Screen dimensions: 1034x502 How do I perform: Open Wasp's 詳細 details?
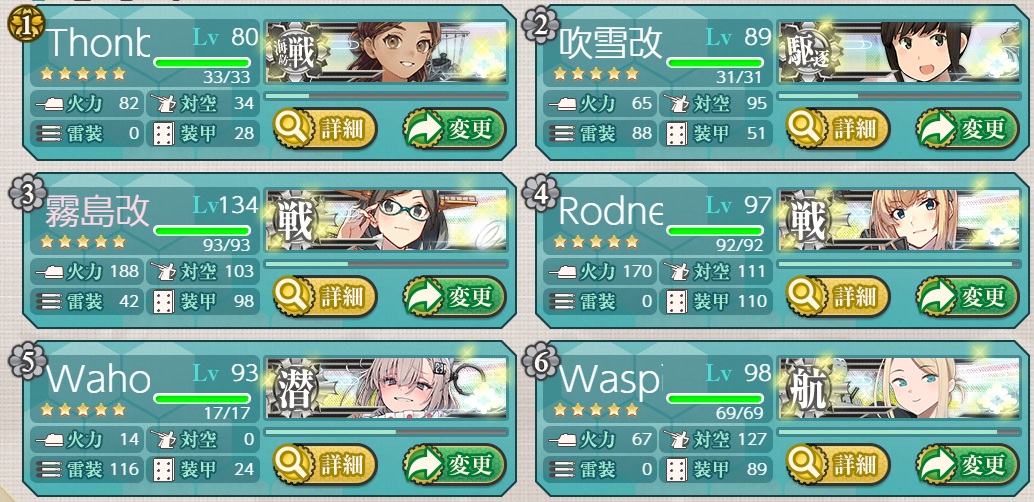tap(836, 464)
